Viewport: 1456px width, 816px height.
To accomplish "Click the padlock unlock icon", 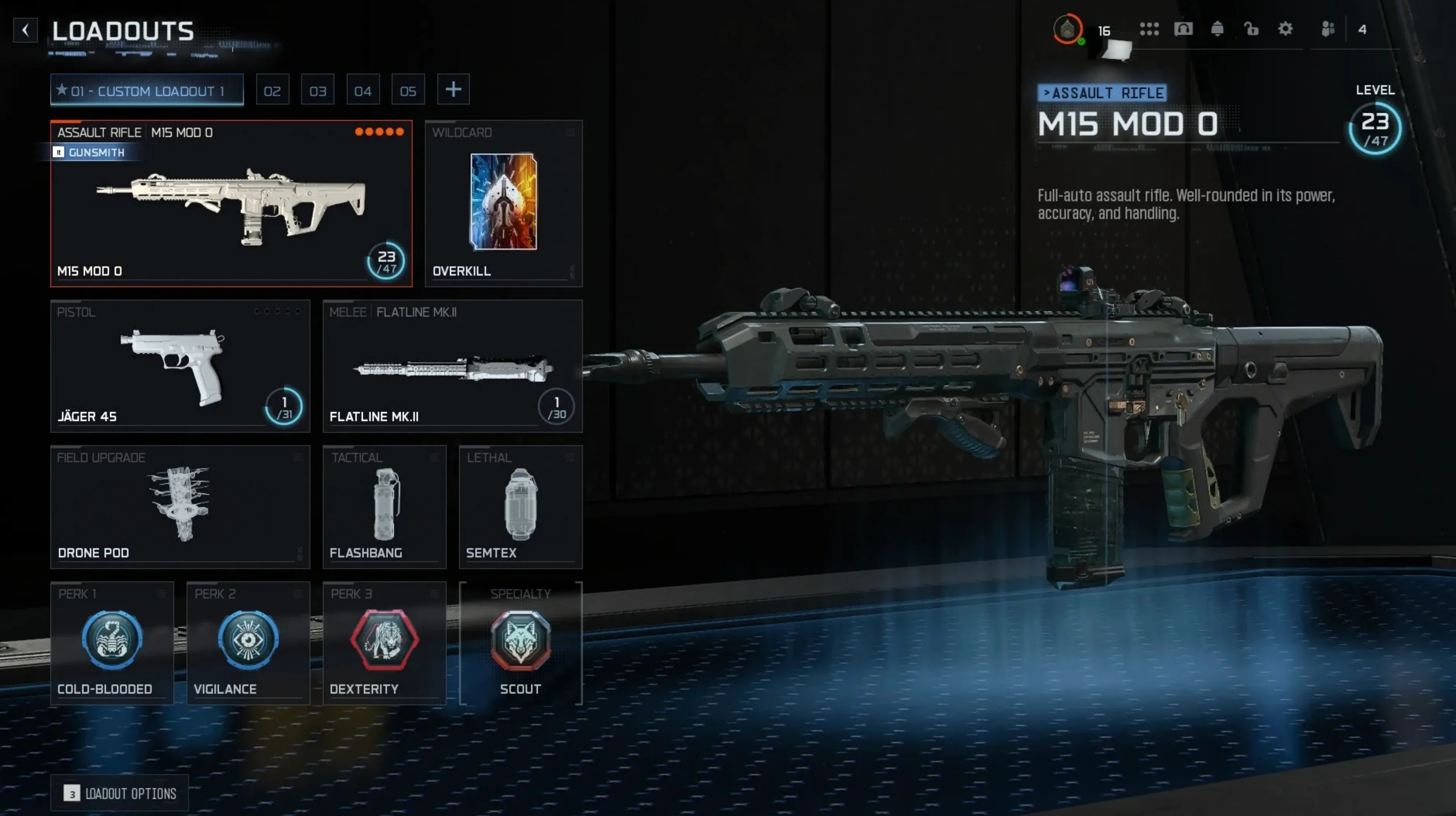I will [x=1251, y=29].
